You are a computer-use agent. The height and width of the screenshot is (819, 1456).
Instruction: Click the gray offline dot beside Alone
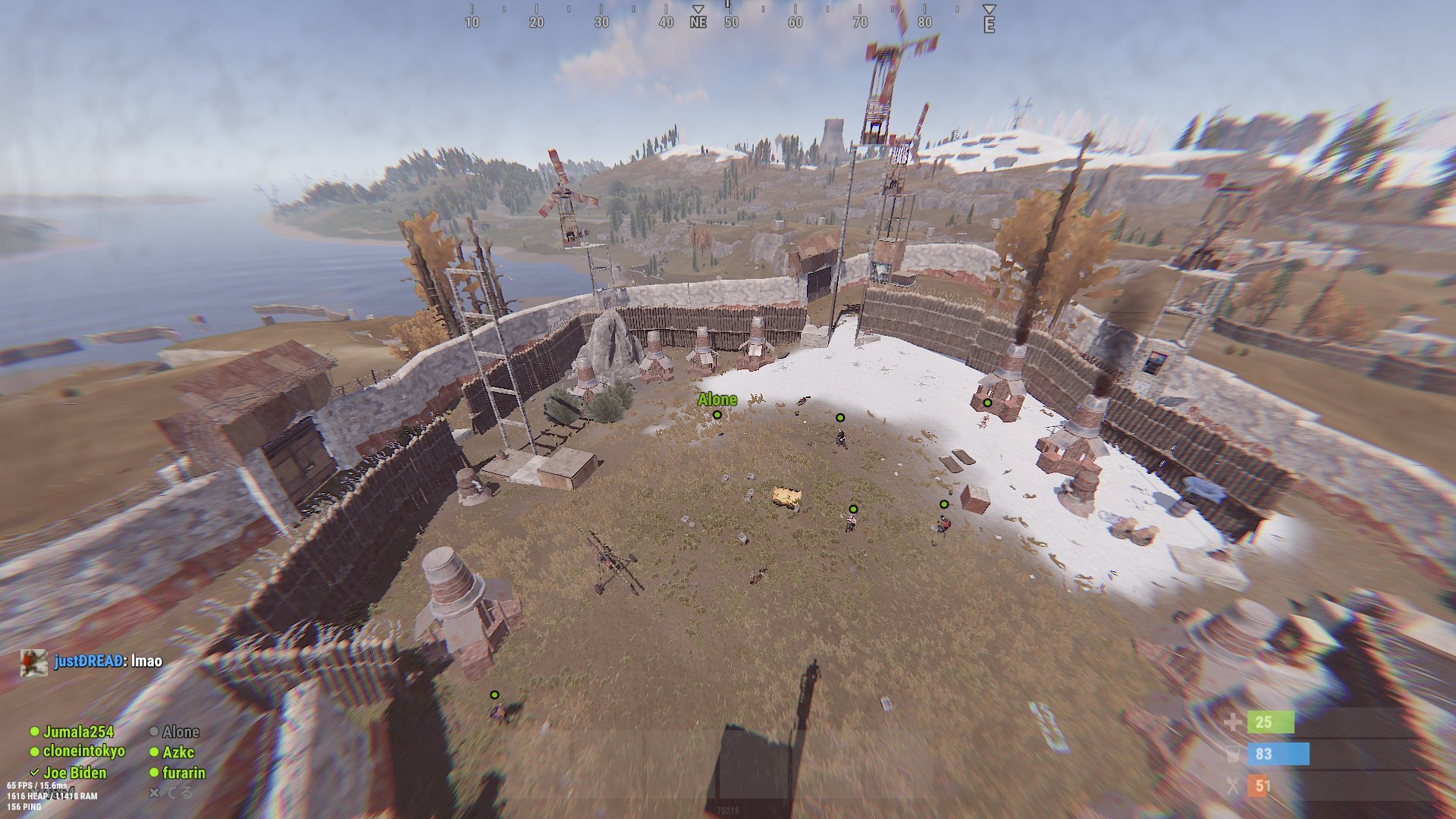click(x=155, y=732)
